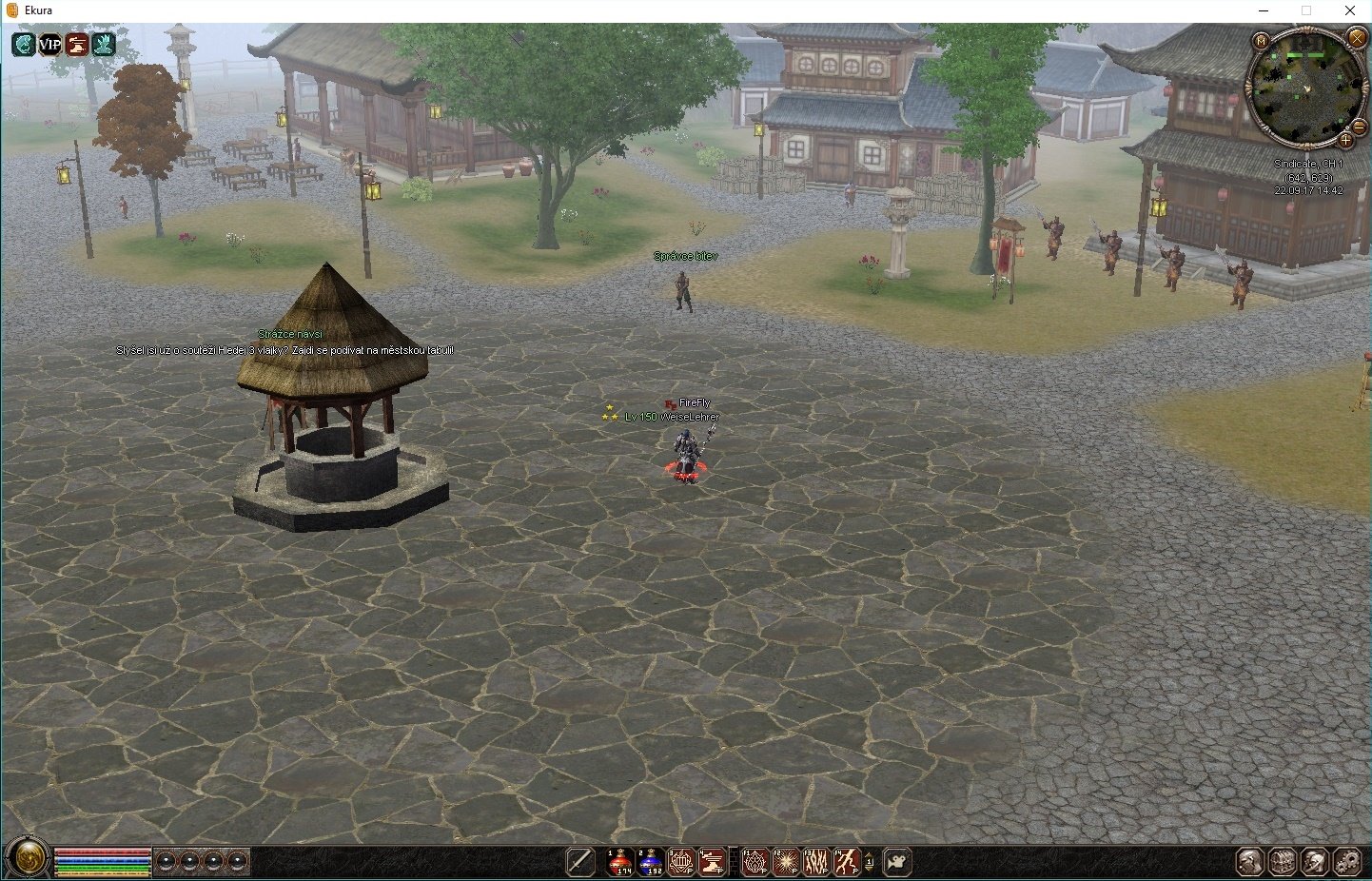The height and width of the screenshot is (881, 1372).
Task: Activate the F1 skill icon
Action: 755,862
